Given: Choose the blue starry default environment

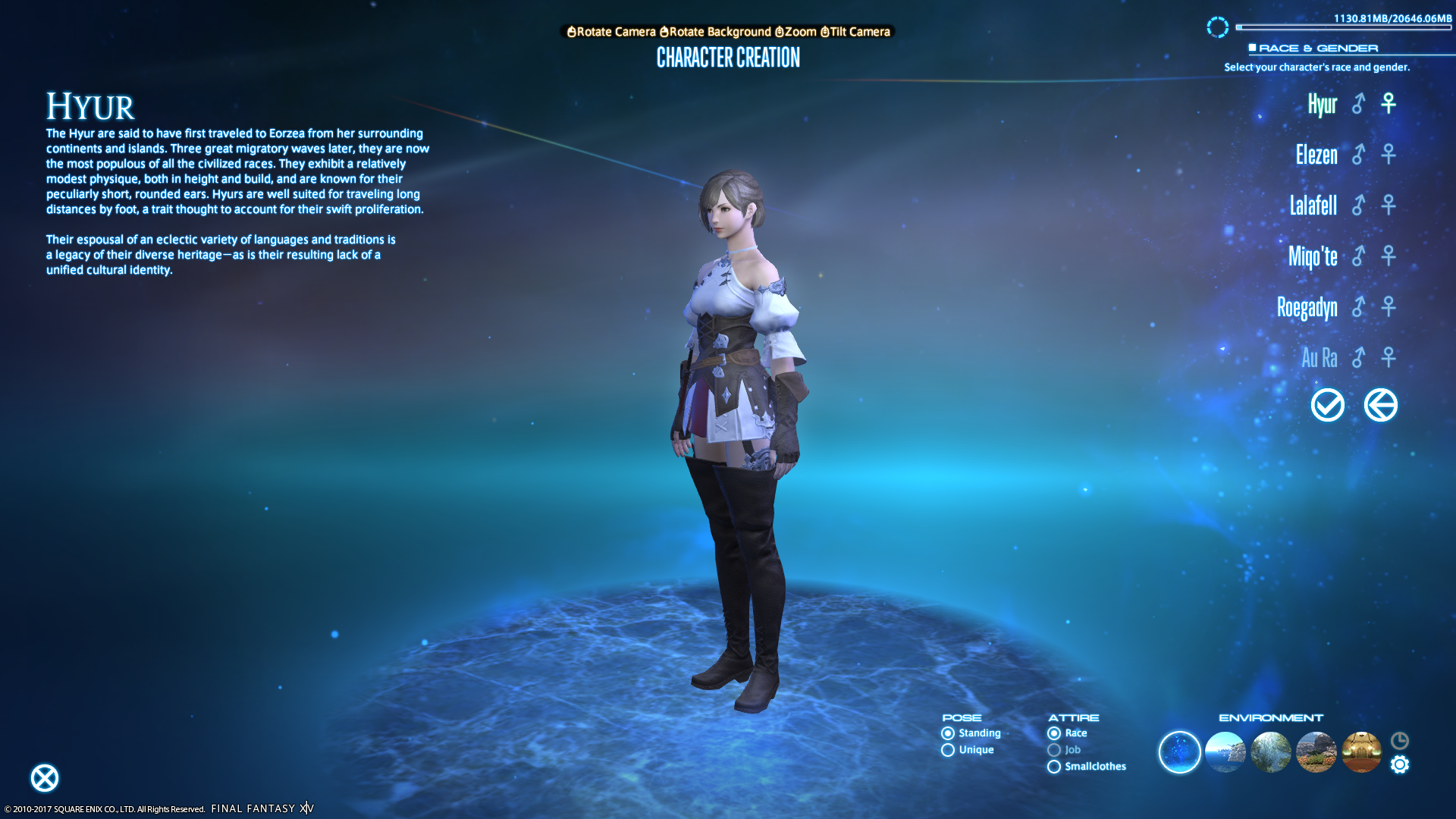Looking at the screenshot, I should pos(1179,752).
